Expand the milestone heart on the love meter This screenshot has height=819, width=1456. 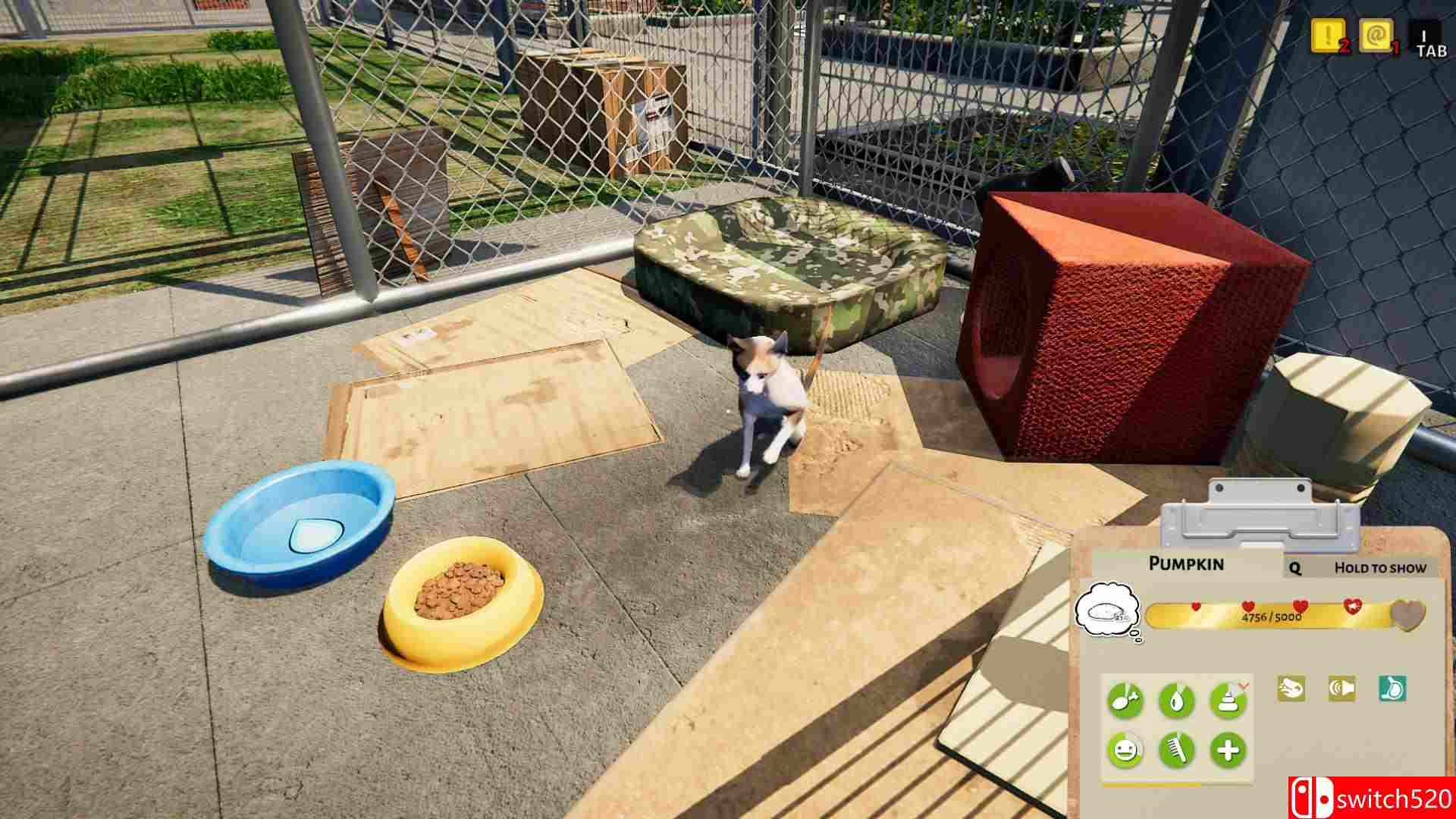coord(1409,613)
